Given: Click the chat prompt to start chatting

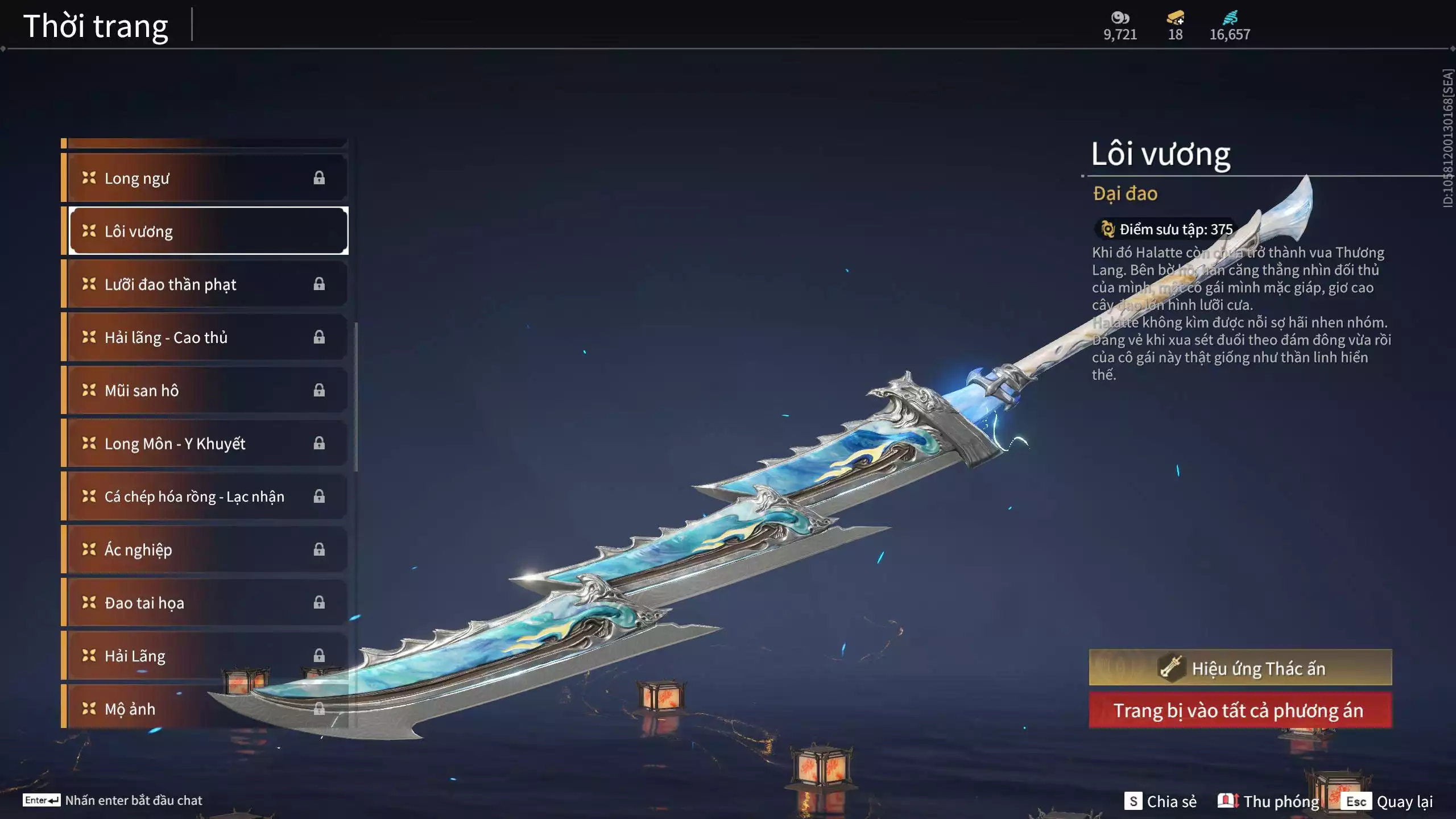Looking at the screenshot, I should pyautogui.click(x=113, y=800).
